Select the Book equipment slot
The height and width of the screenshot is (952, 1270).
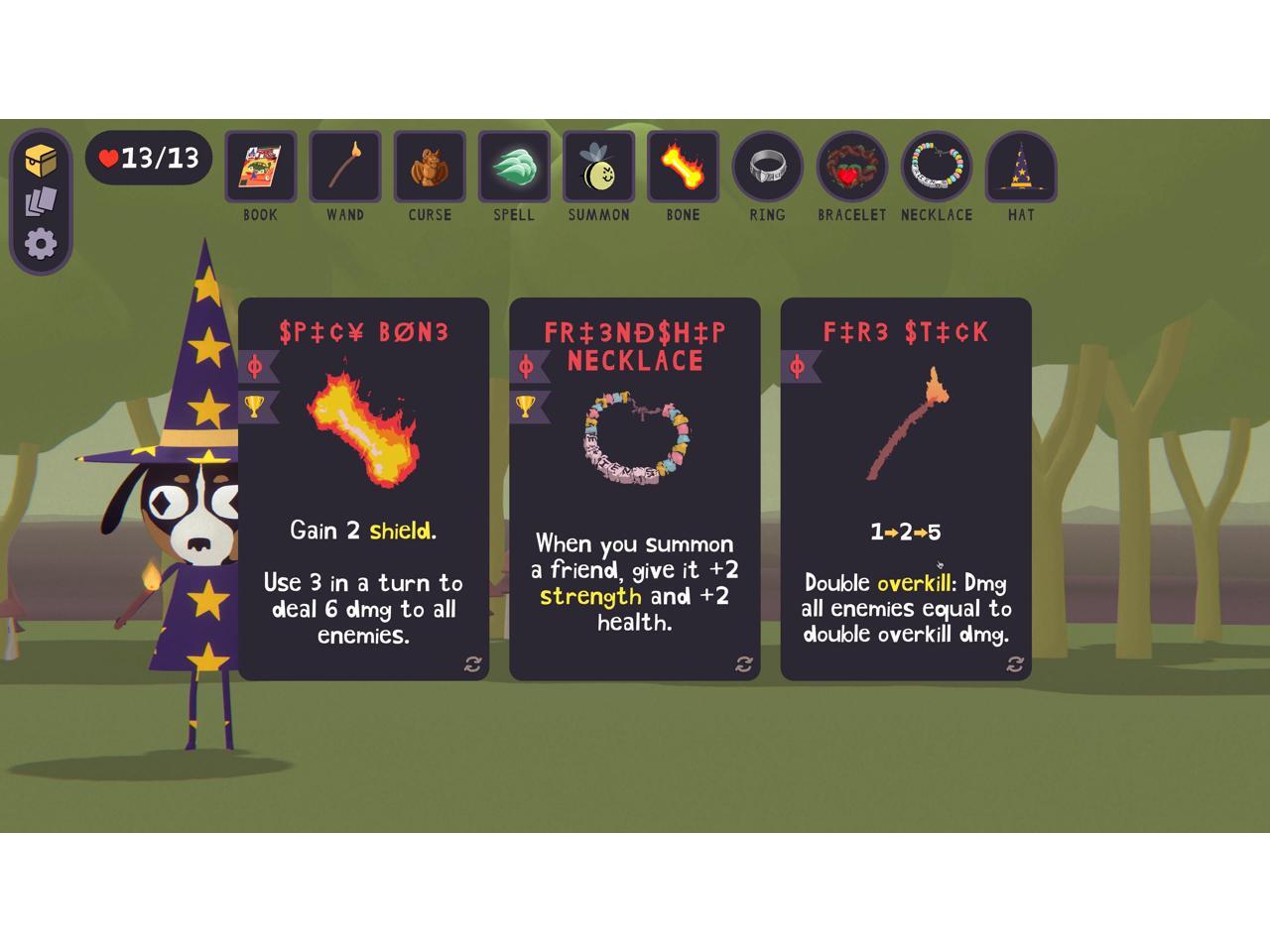[x=261, y=167]
